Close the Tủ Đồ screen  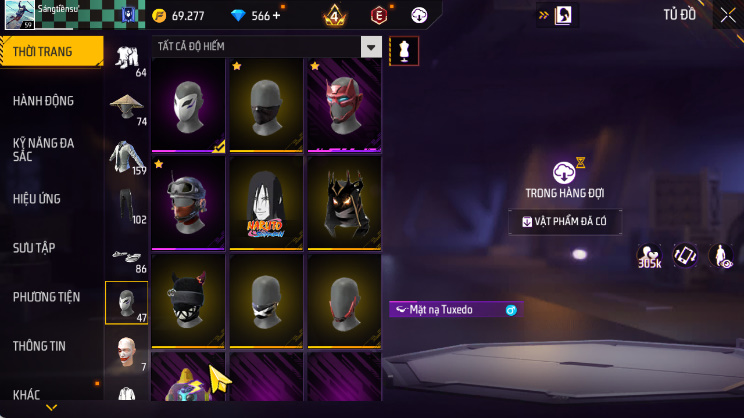coord(727,15)
